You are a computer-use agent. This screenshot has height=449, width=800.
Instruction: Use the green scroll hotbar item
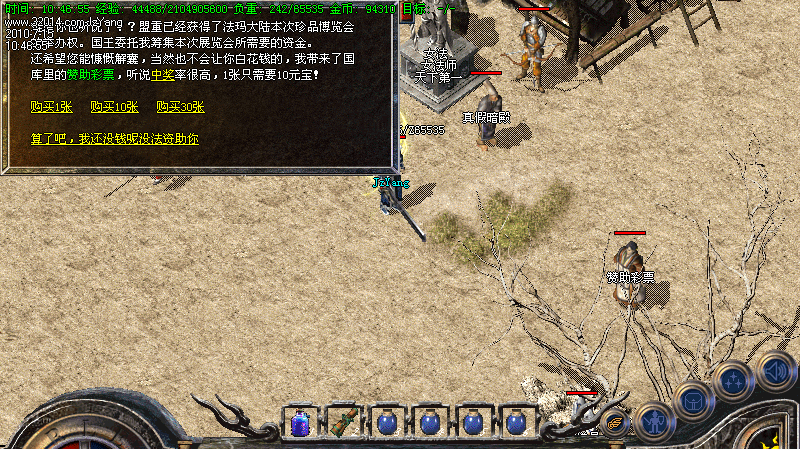[342, 423]
